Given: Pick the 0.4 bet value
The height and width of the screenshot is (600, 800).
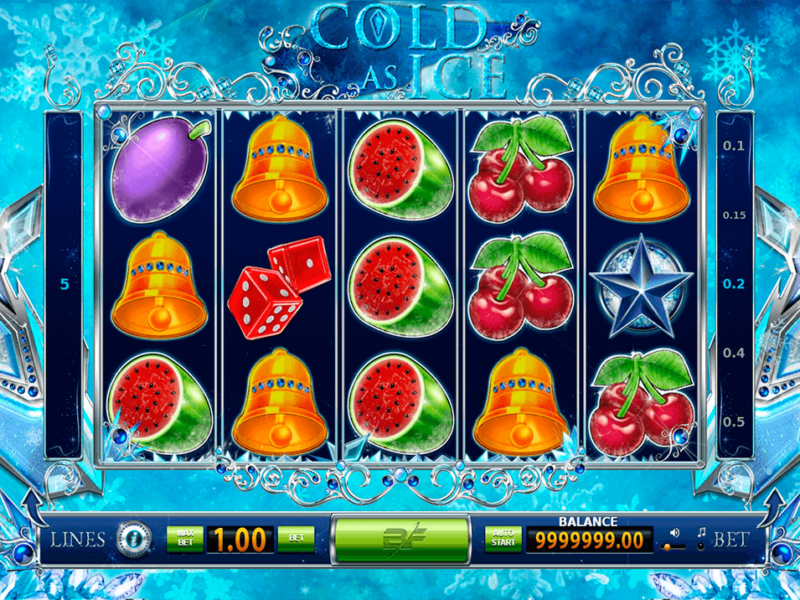Looking at the screenshot, I should (734, 353).
